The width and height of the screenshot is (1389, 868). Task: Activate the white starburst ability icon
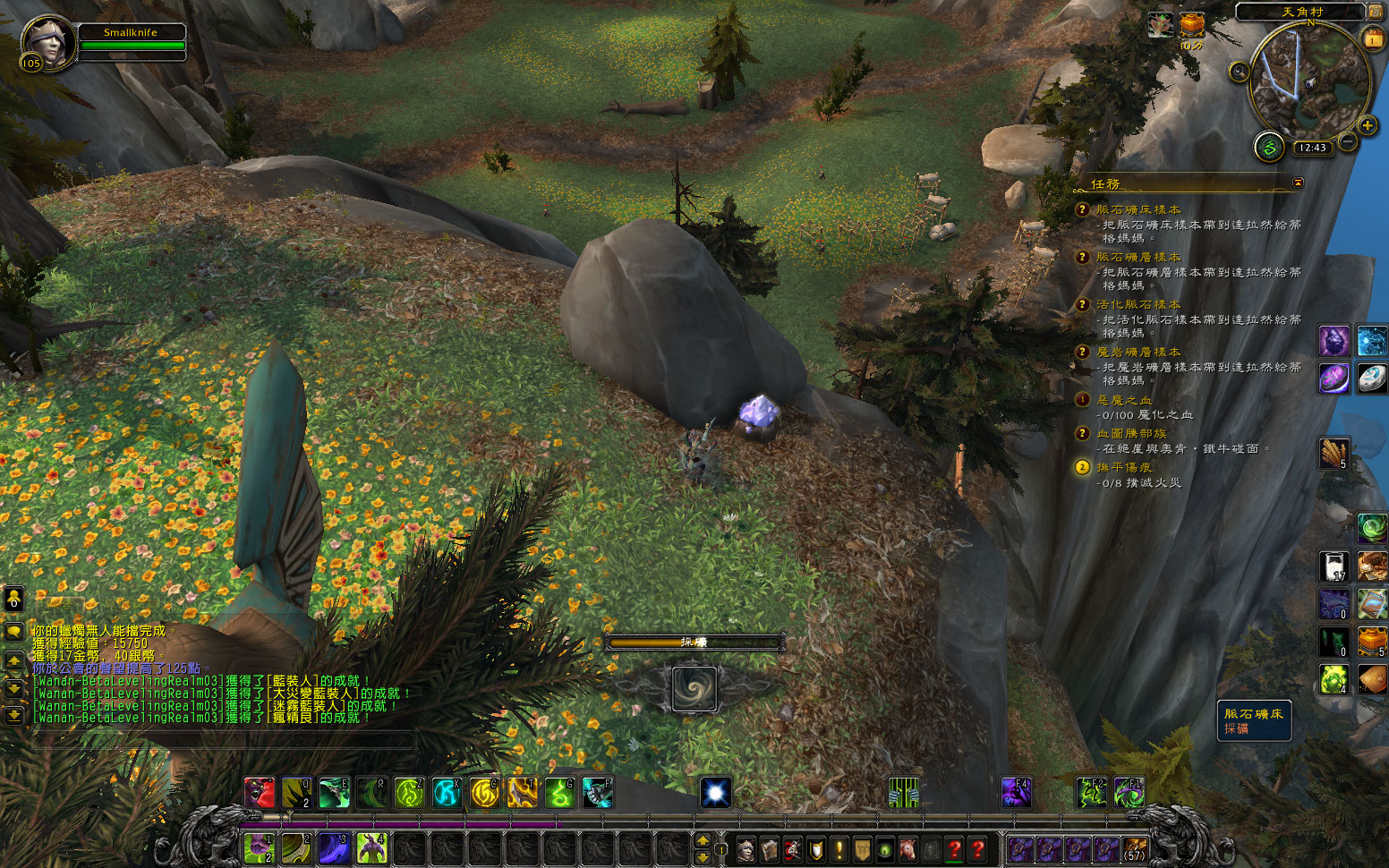coord(715,792)
